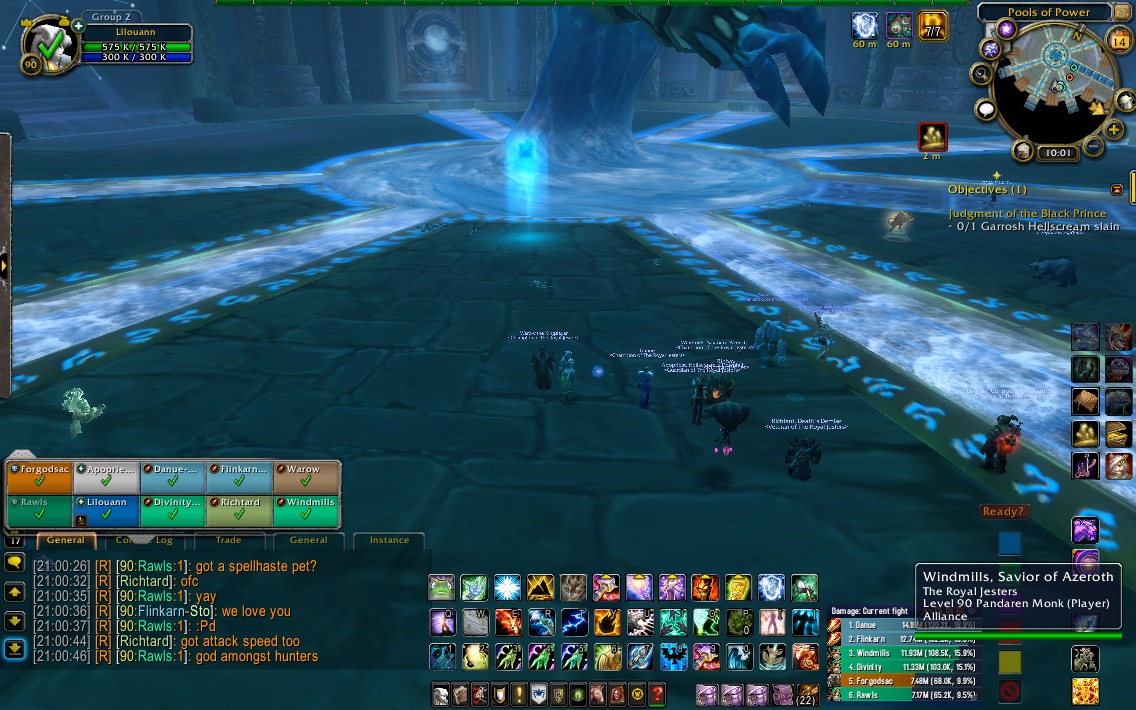1136x710 pixels.
Task: Click the gold pile buff with 2 m
Action: pyautogui.click(x=932, y=137)
